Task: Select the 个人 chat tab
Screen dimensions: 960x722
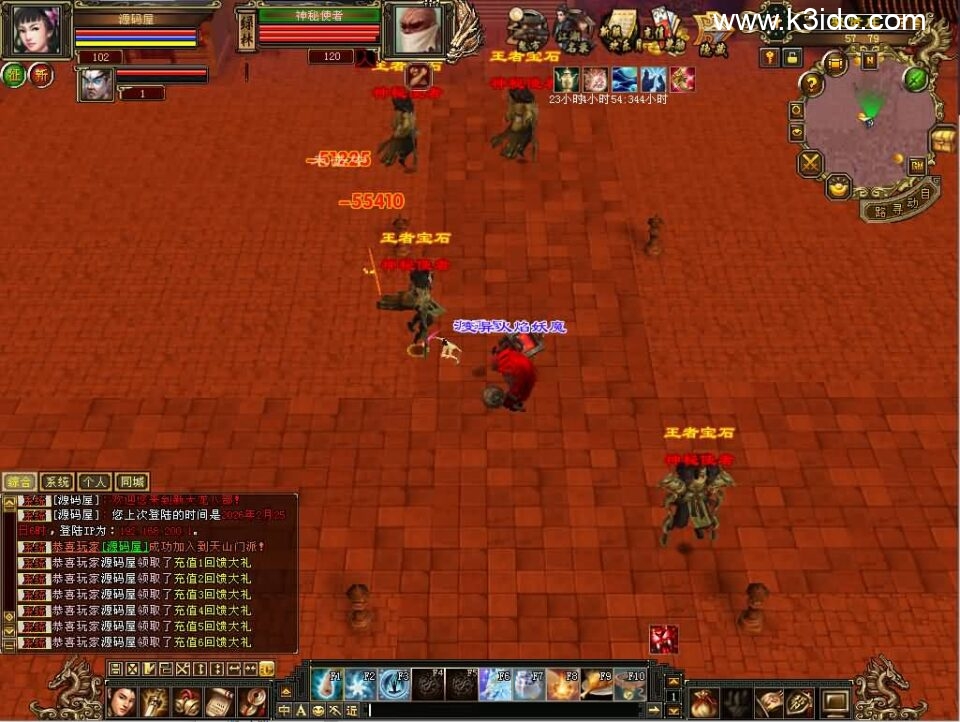Action: (x=93, y=482)
